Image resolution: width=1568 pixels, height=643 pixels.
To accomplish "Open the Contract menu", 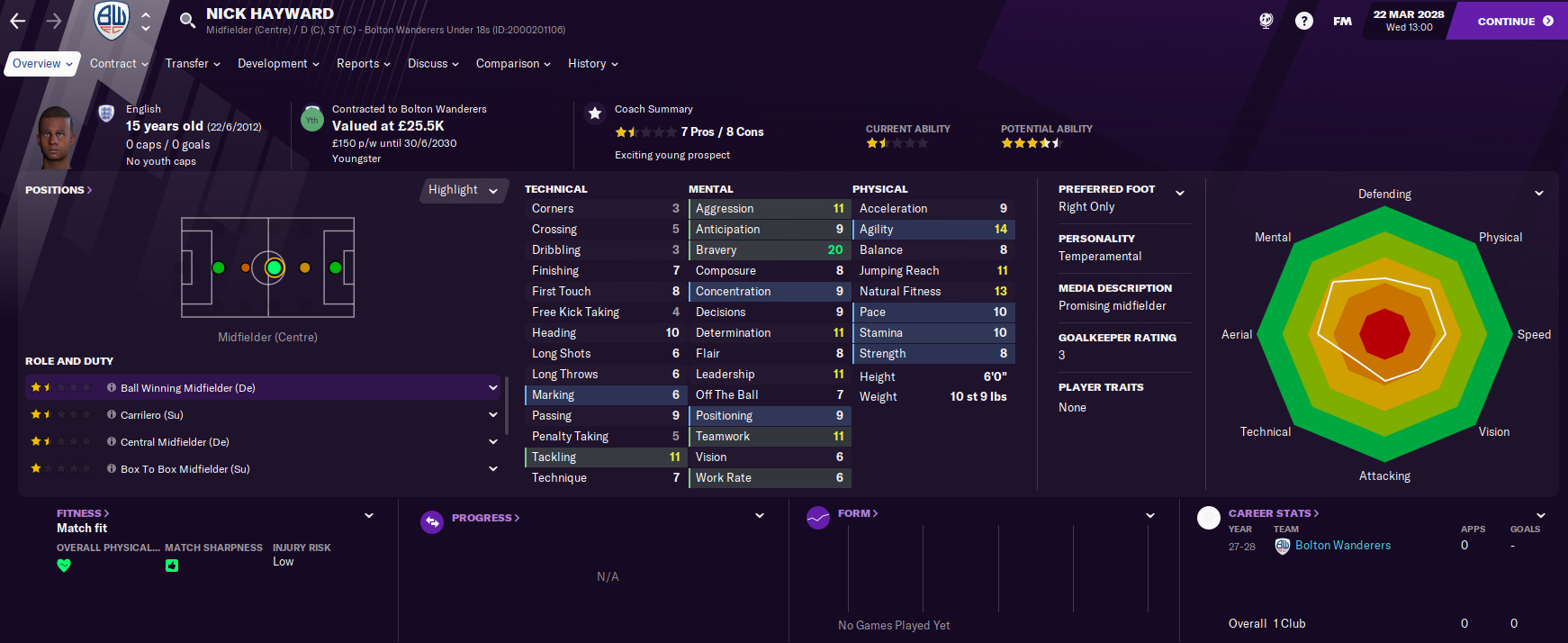I will click(x=119, y=64).
